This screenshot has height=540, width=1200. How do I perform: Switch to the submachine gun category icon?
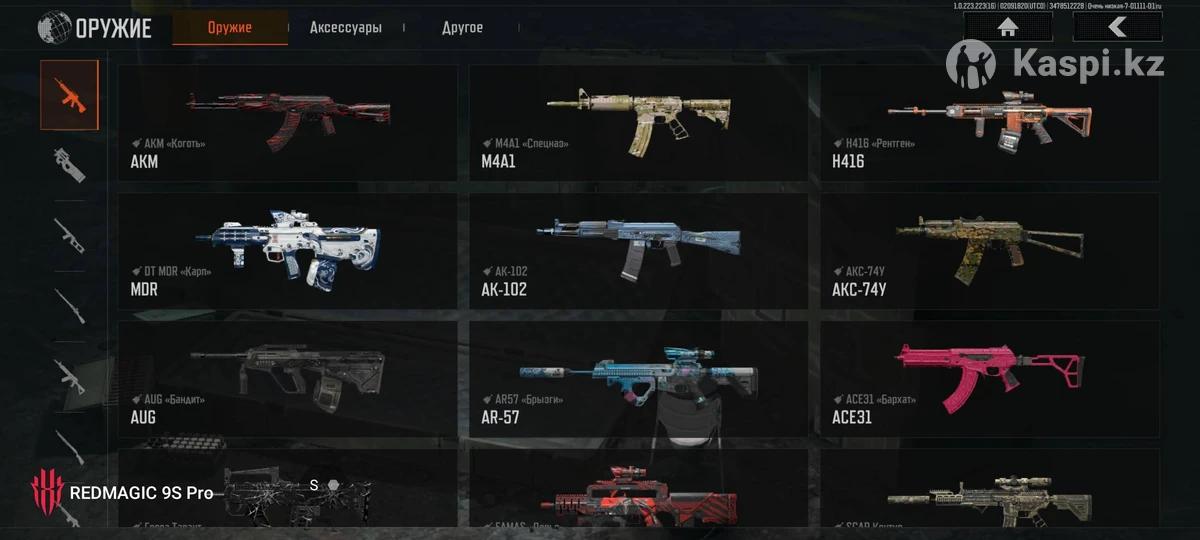point(69,165)
